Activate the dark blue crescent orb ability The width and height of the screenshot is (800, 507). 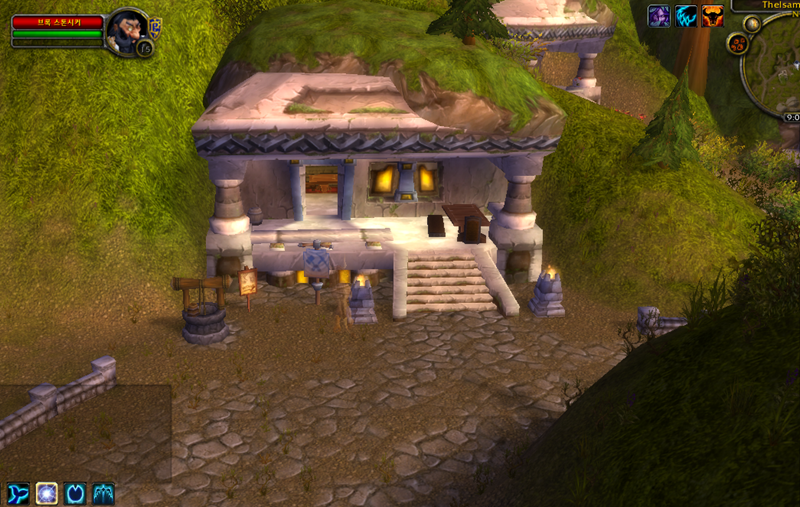(x=75, y=493)
